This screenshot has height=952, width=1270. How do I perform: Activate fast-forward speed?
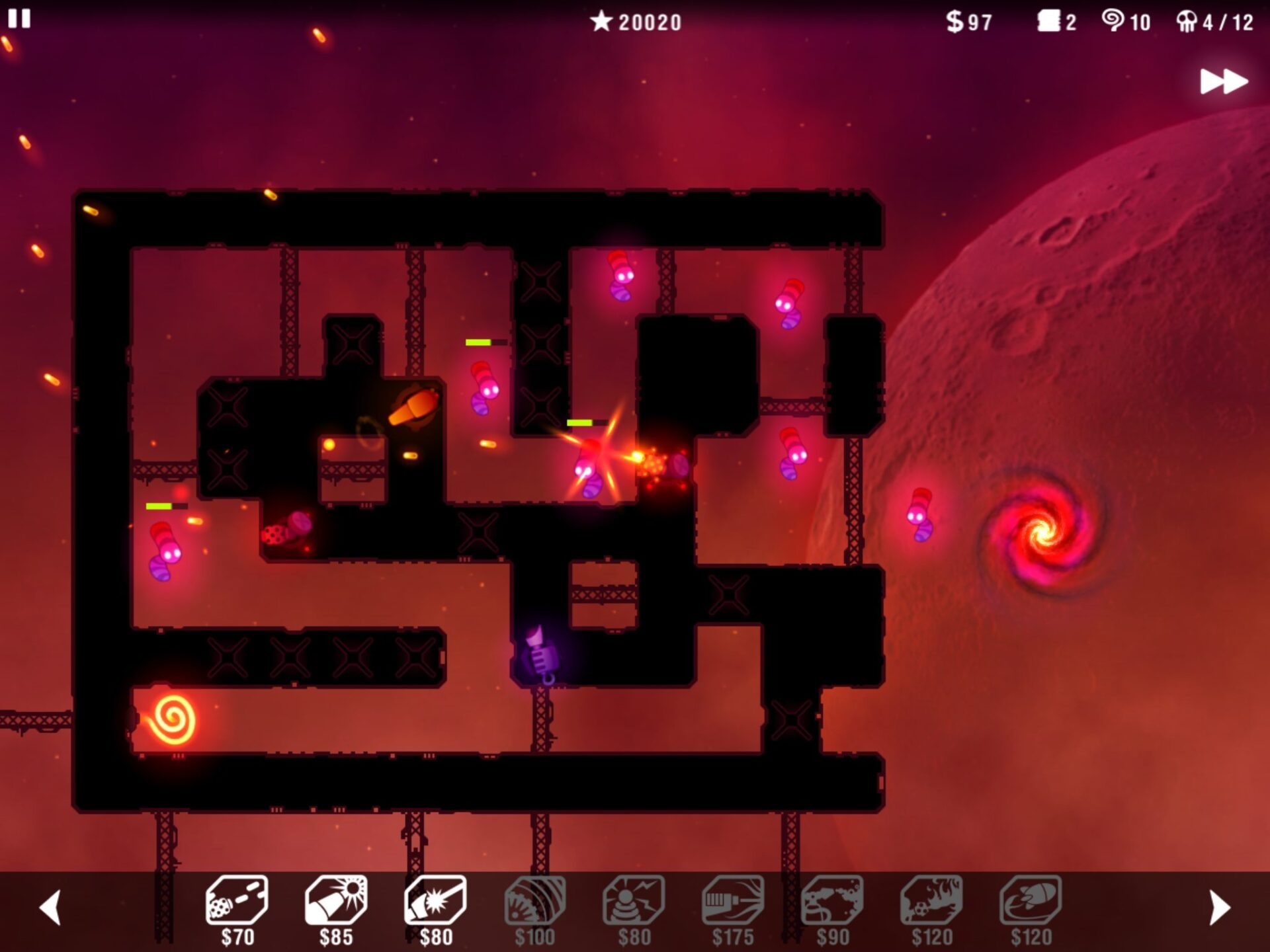[x=1224, y=82]
